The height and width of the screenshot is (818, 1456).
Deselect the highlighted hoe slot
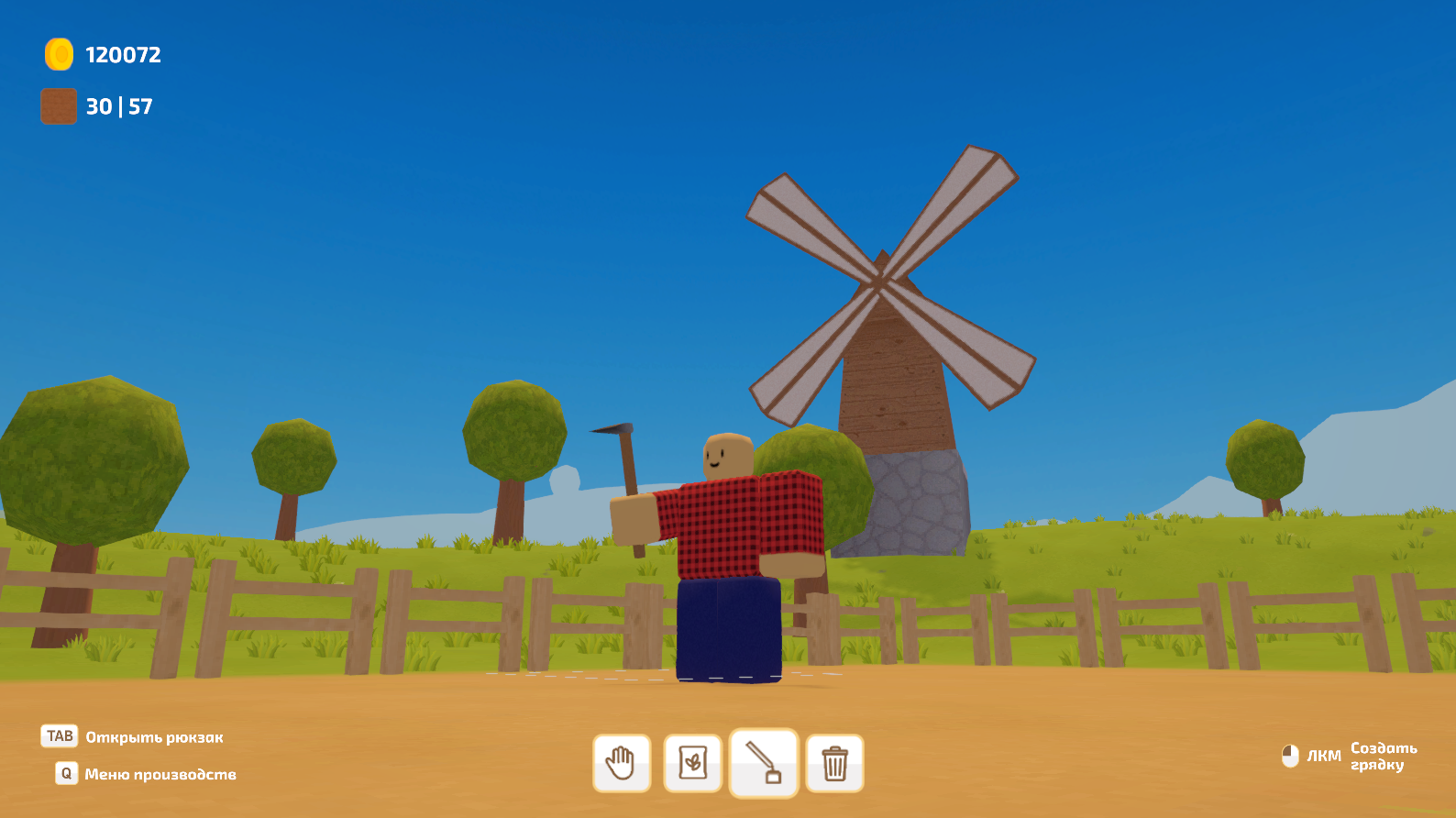click(763, 763)
